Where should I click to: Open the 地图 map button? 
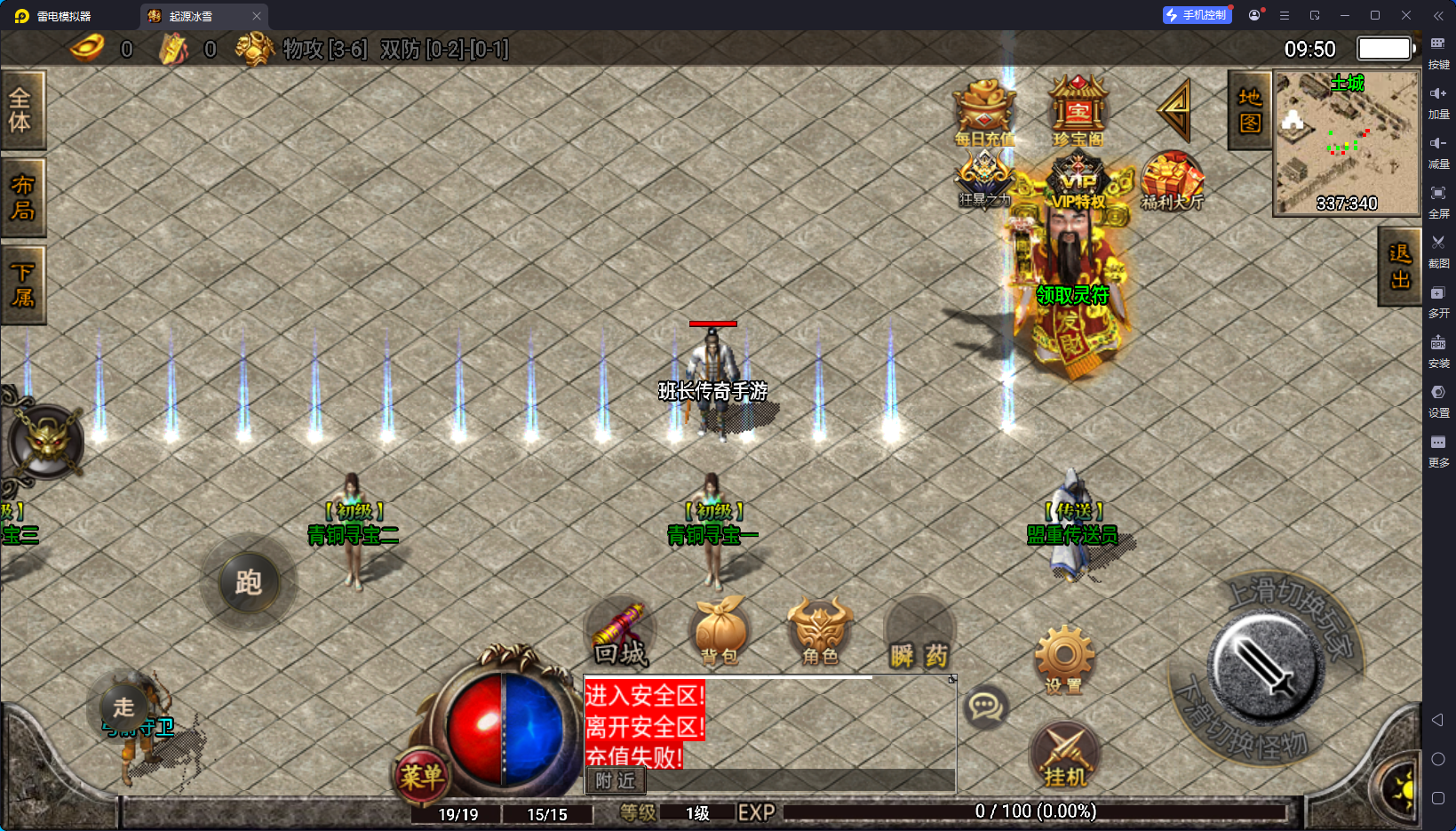click(x=1249, y=110)
